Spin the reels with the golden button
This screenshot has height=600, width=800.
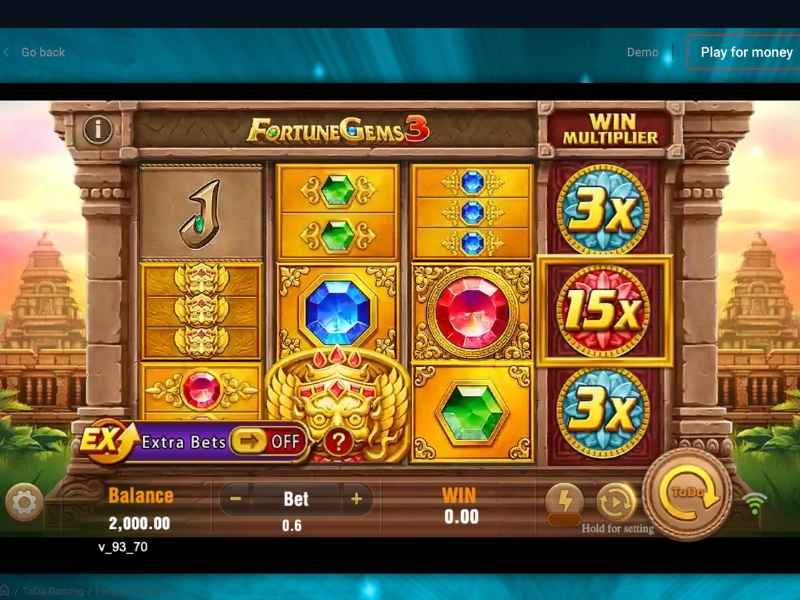(x=688, y=492)
